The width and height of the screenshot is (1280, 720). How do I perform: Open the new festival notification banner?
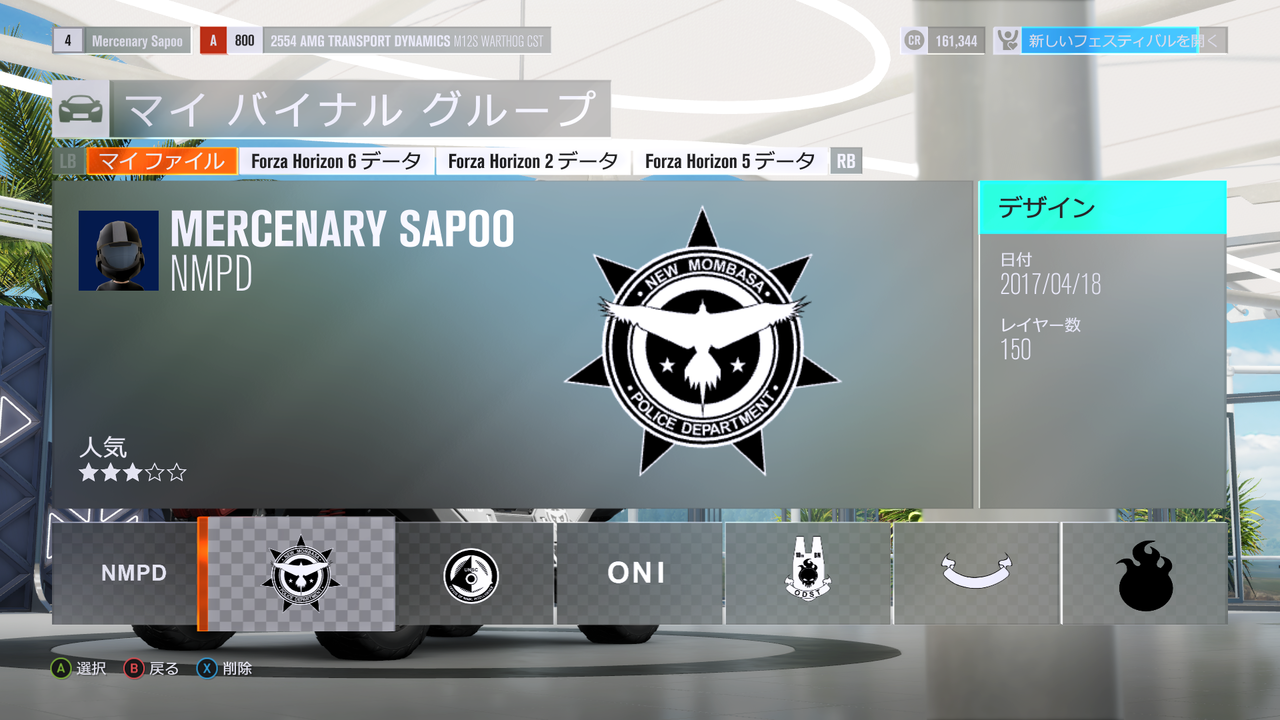click(x=1110, y=41)
